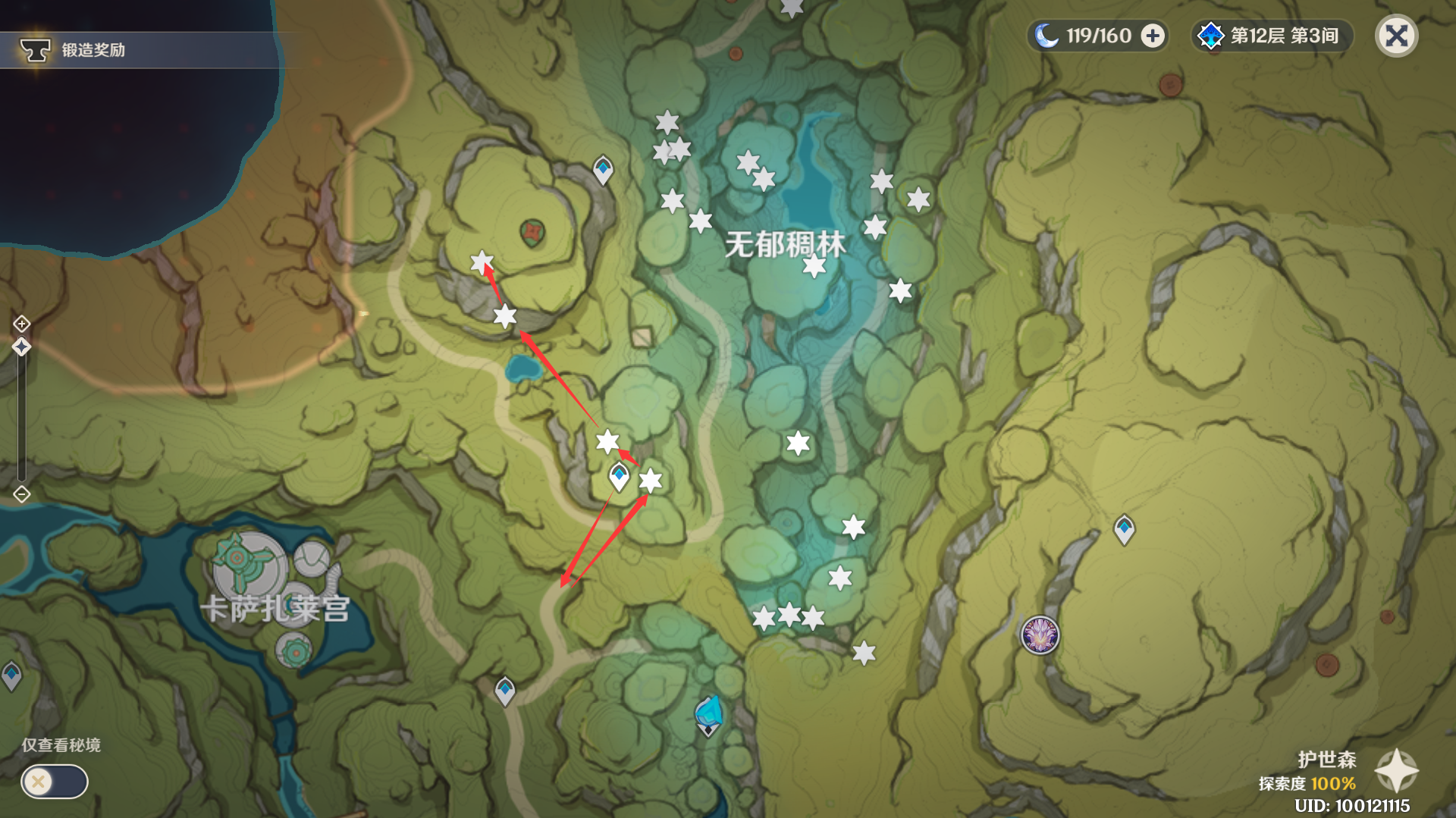The height and width of the screenshot is (818, 1456).
Task: Open the Spiral Abyss floor 12 tracker
Action: point(1272,36)
